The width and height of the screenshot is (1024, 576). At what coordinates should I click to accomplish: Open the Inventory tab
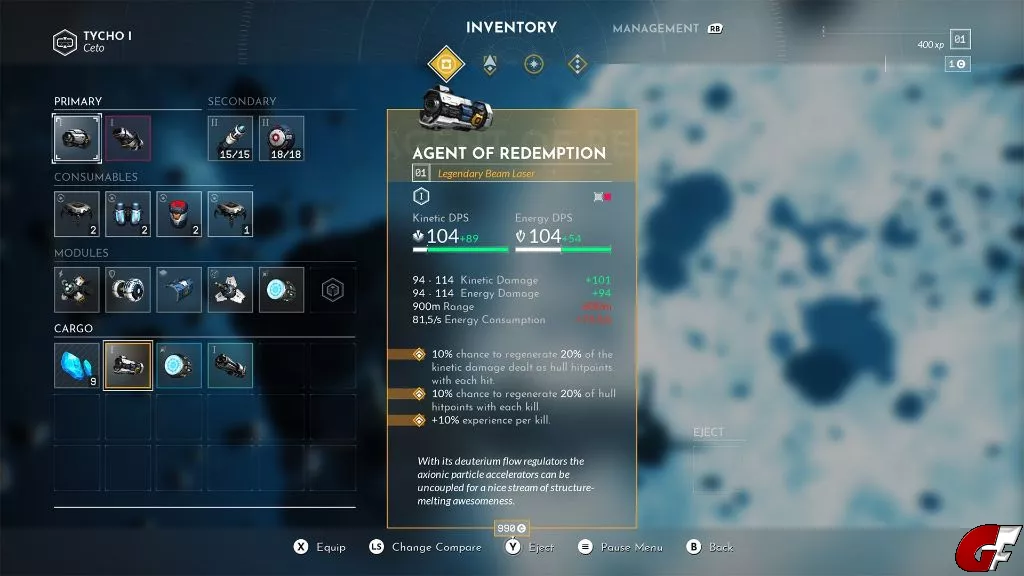(x=511, y=28)
